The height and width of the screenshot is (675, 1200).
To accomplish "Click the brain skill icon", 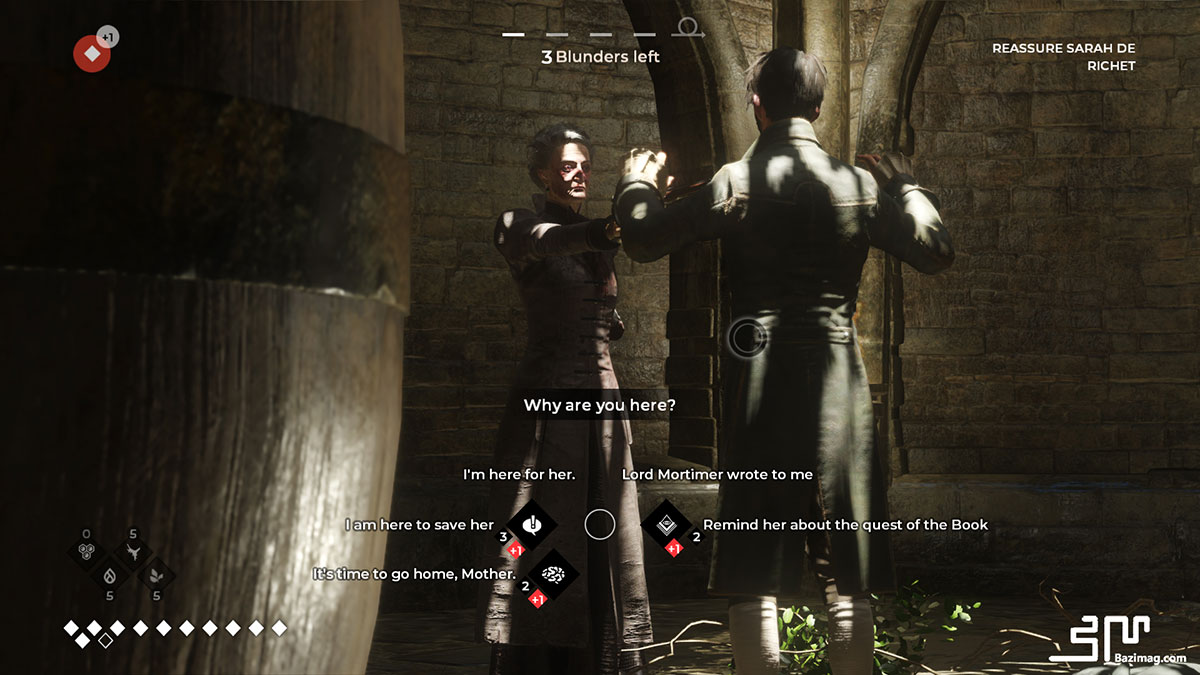I will pyautogui.click(x=551, y=574).
